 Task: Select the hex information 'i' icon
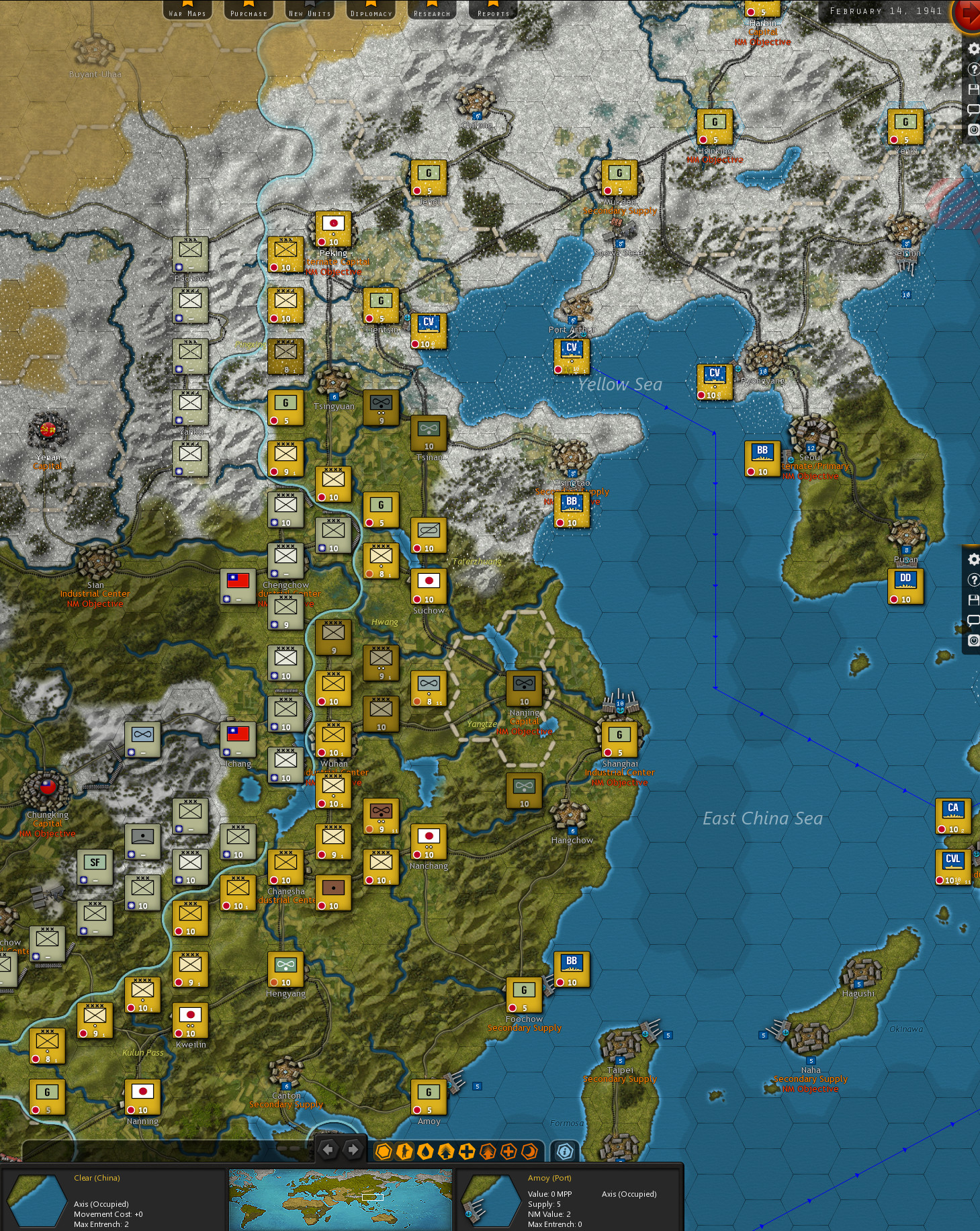(564, 1150)
